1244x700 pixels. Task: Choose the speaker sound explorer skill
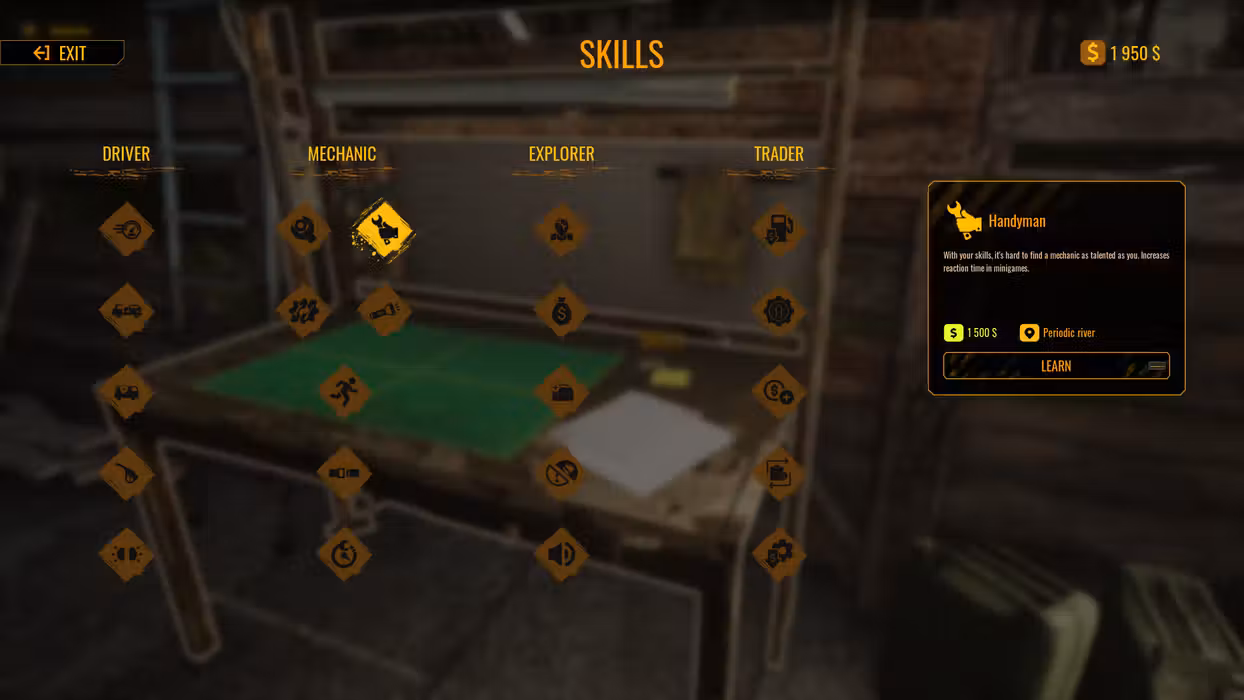pyautogui.click(x=561, y=554)
